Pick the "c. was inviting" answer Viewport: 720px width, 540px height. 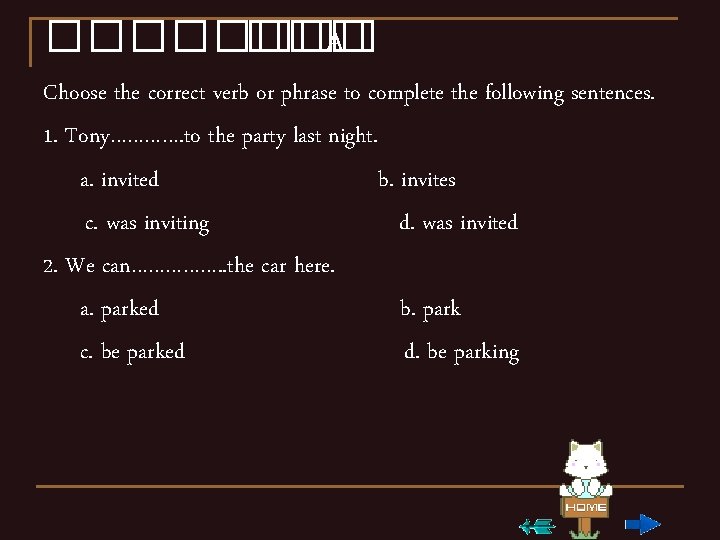tap(147, 223)
